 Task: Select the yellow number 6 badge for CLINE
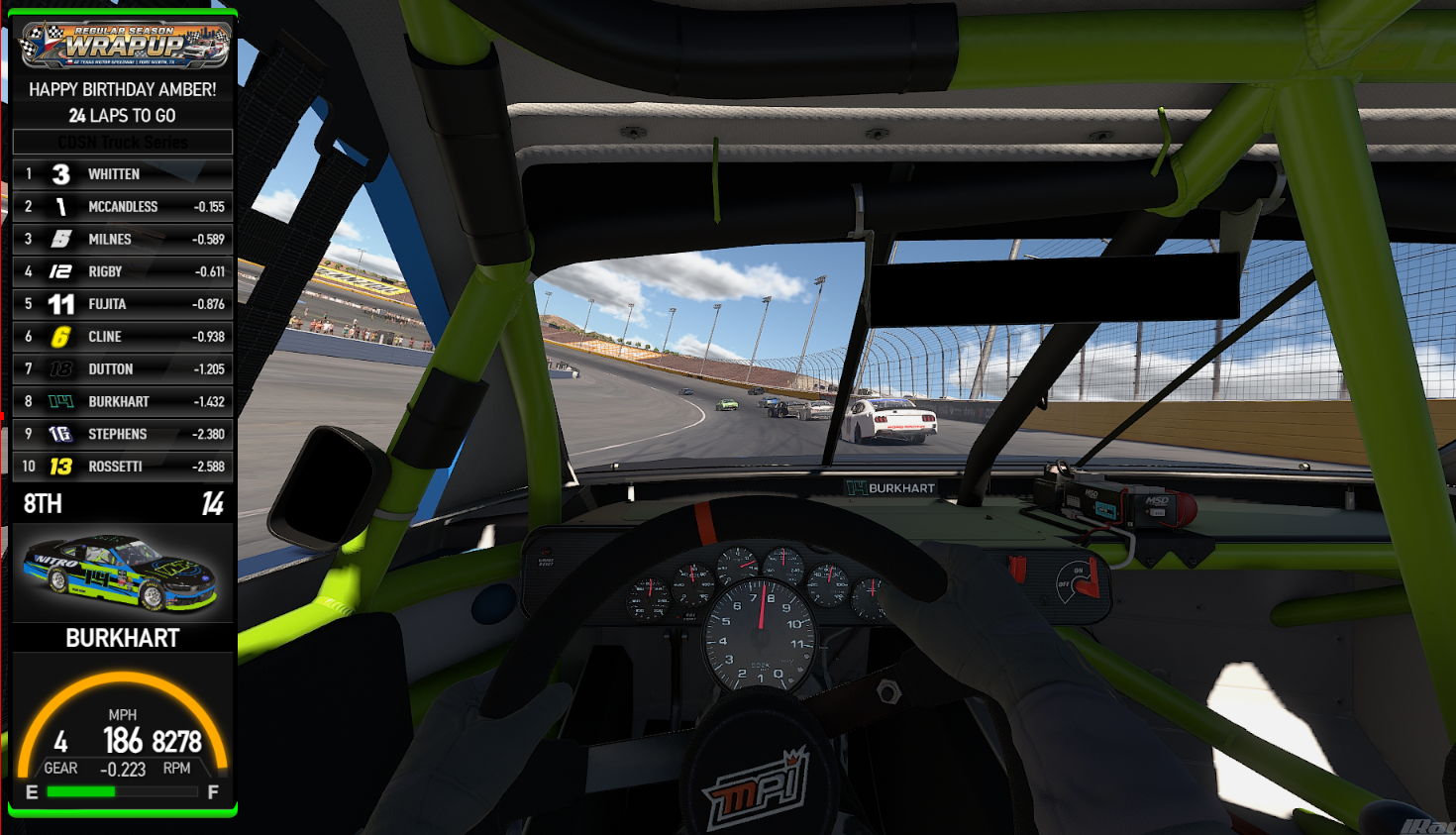tap(59, 336)
